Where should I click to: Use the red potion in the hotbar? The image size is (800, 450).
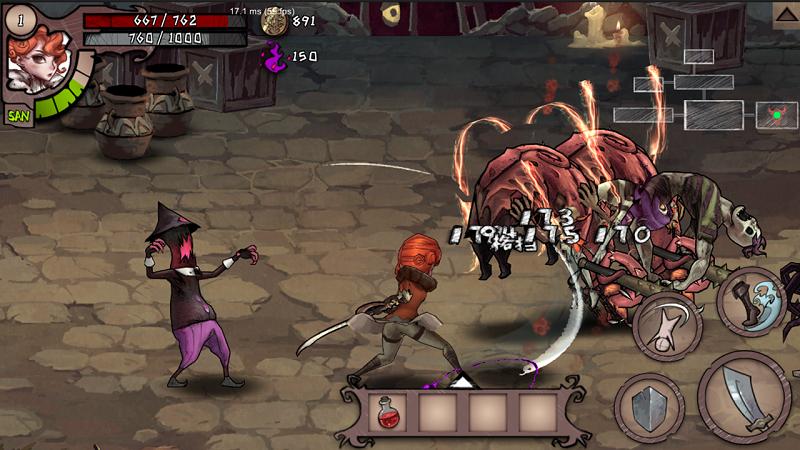[x=385, y=411]
